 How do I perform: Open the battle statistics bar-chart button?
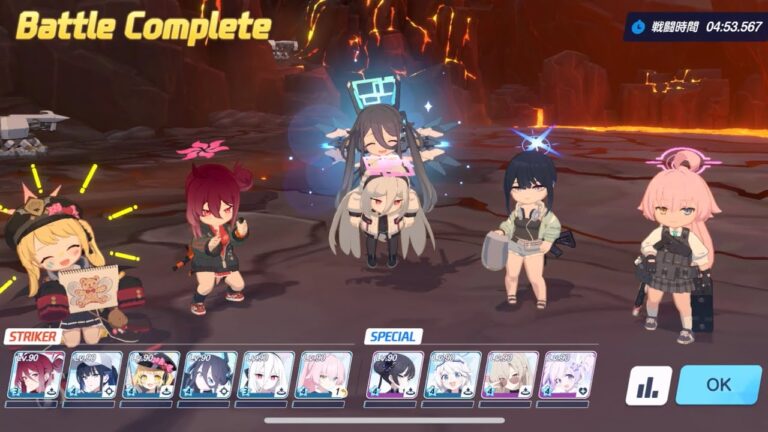coord(648,386)
